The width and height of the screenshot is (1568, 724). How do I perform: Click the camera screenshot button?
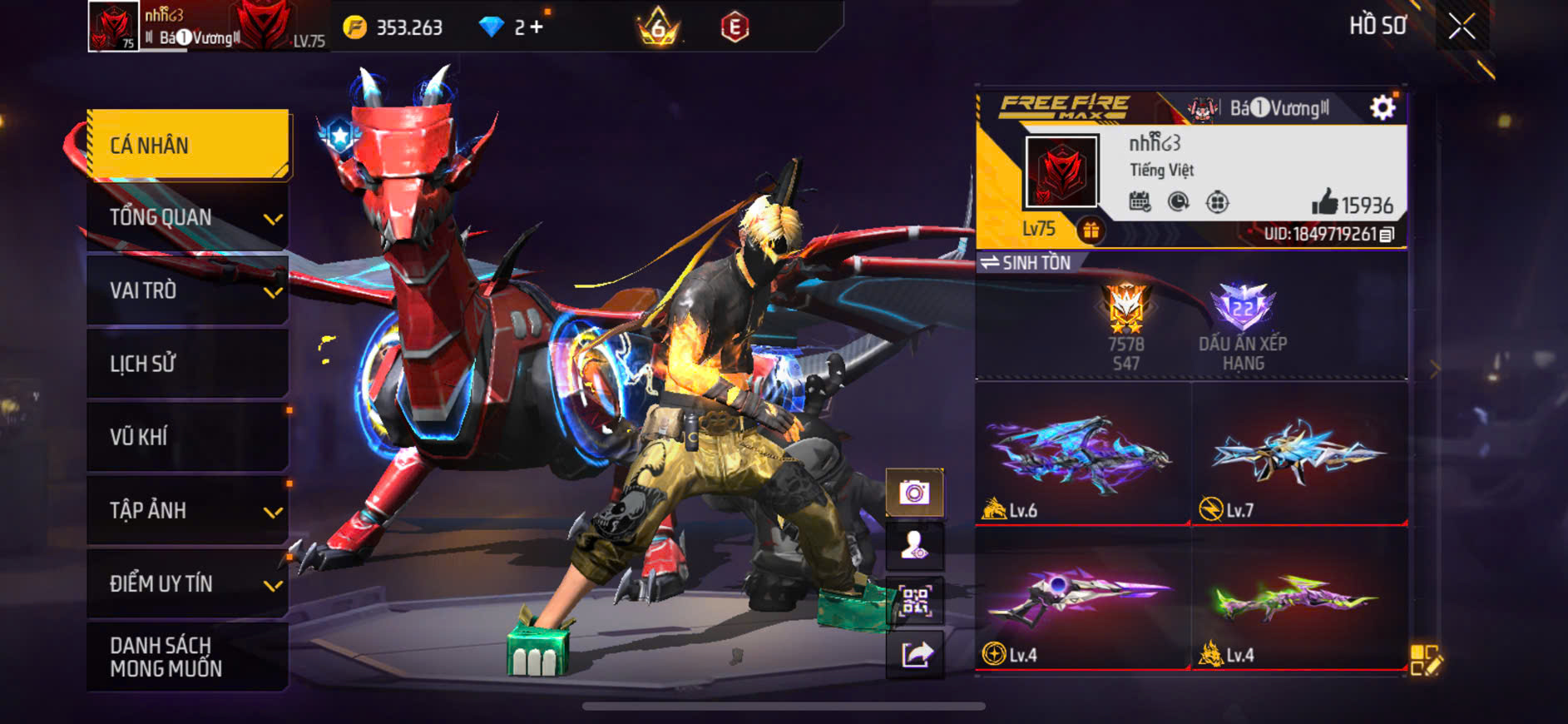(x=914, y=493)
